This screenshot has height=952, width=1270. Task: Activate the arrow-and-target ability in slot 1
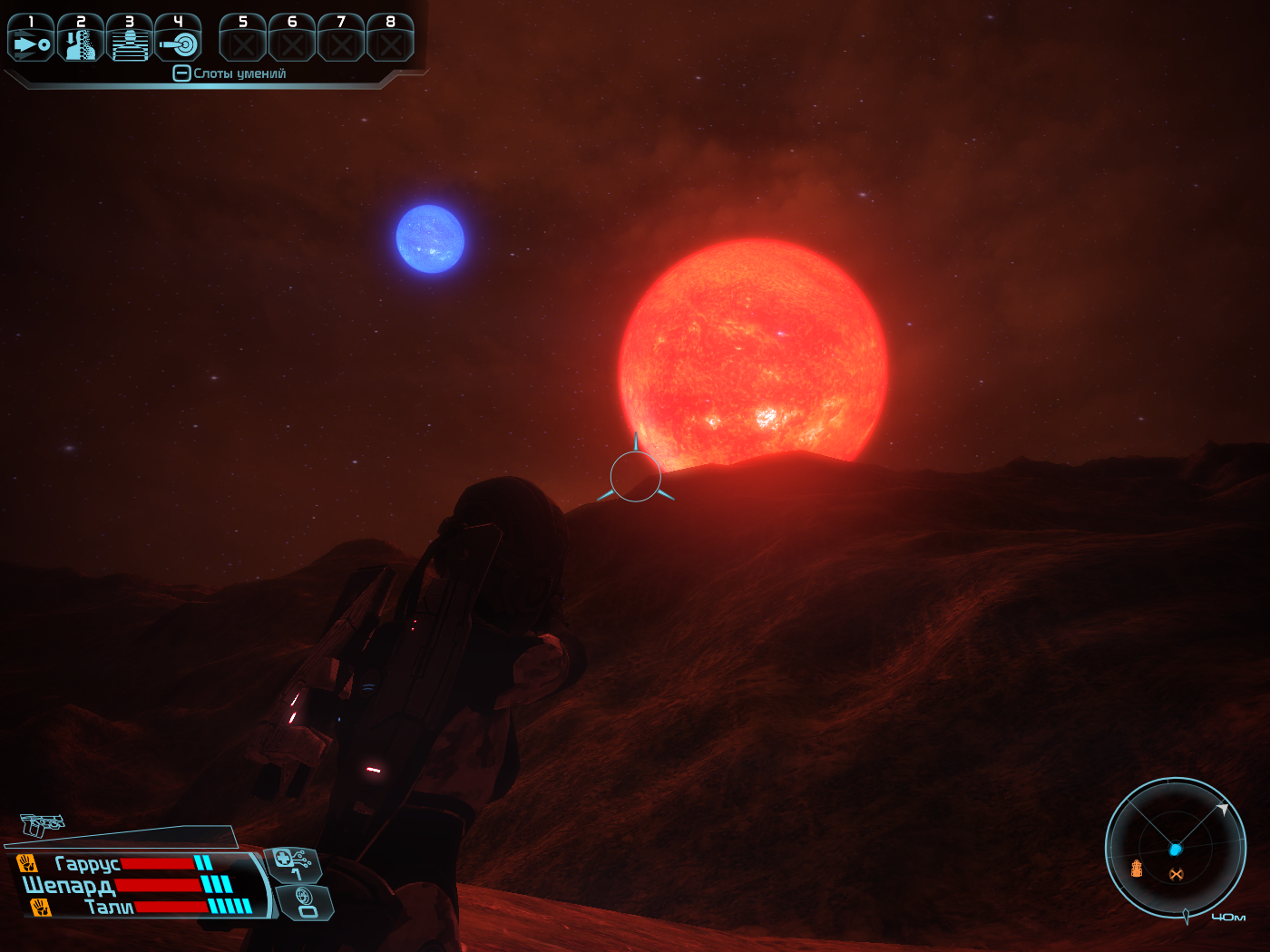pos(31,39)
